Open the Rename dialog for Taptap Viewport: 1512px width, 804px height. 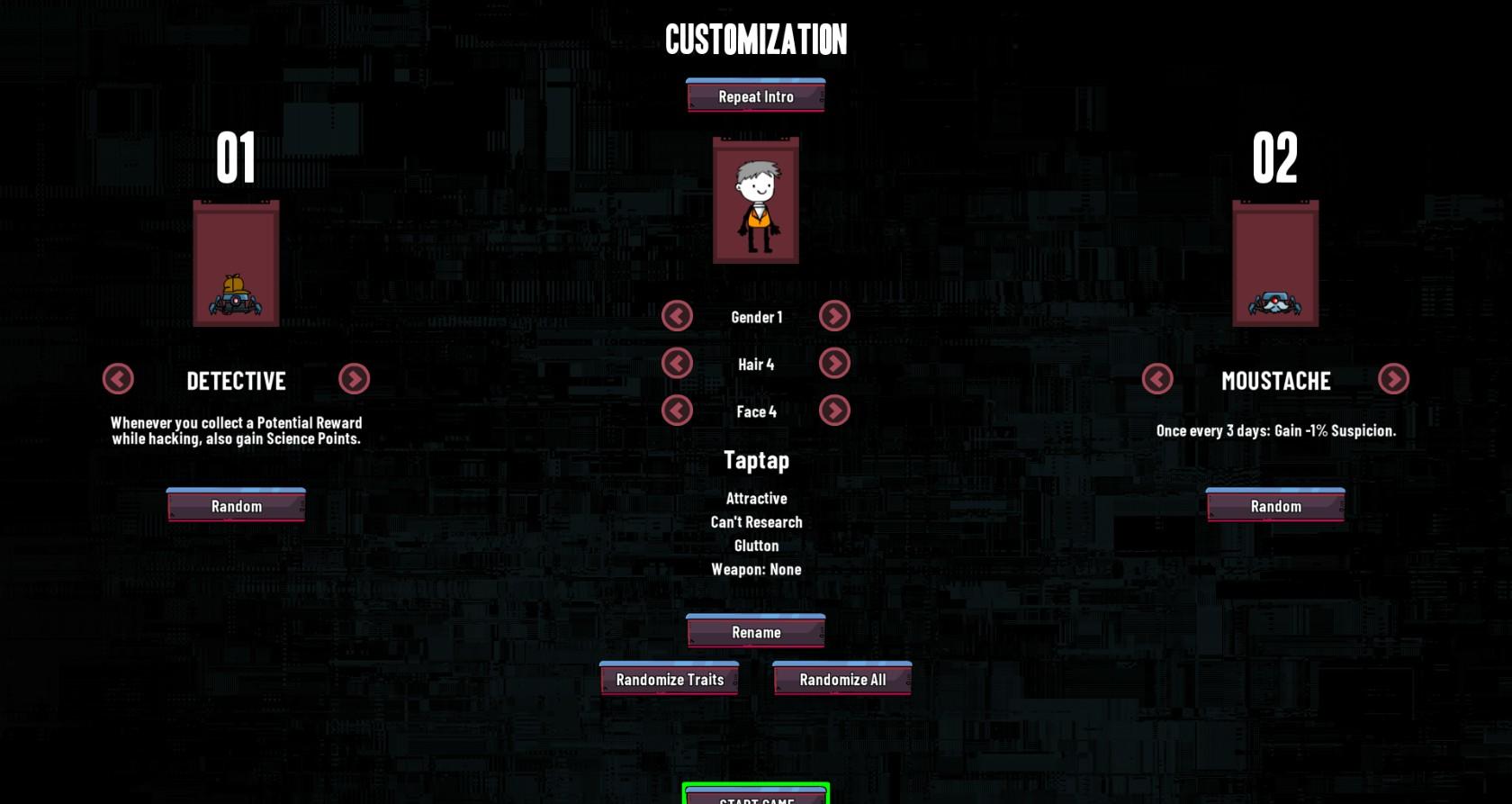point(755,632)
